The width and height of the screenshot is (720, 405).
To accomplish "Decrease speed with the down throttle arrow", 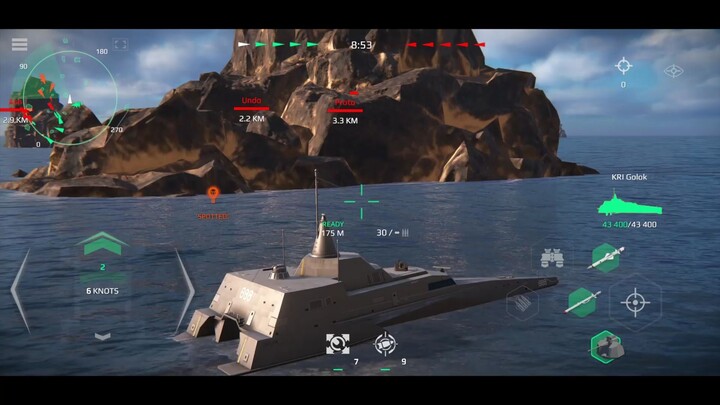I will (x=103, y=336).
